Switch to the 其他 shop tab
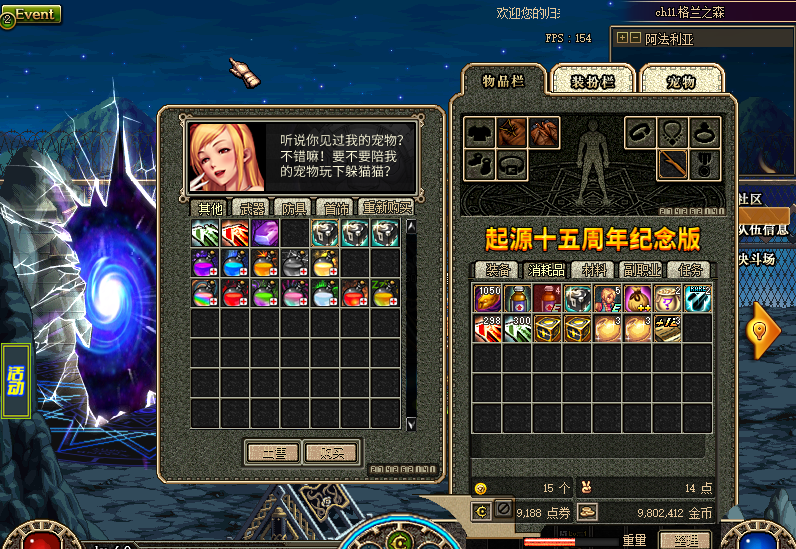This screenshot has width=796, height=549. tap(210, 208)
